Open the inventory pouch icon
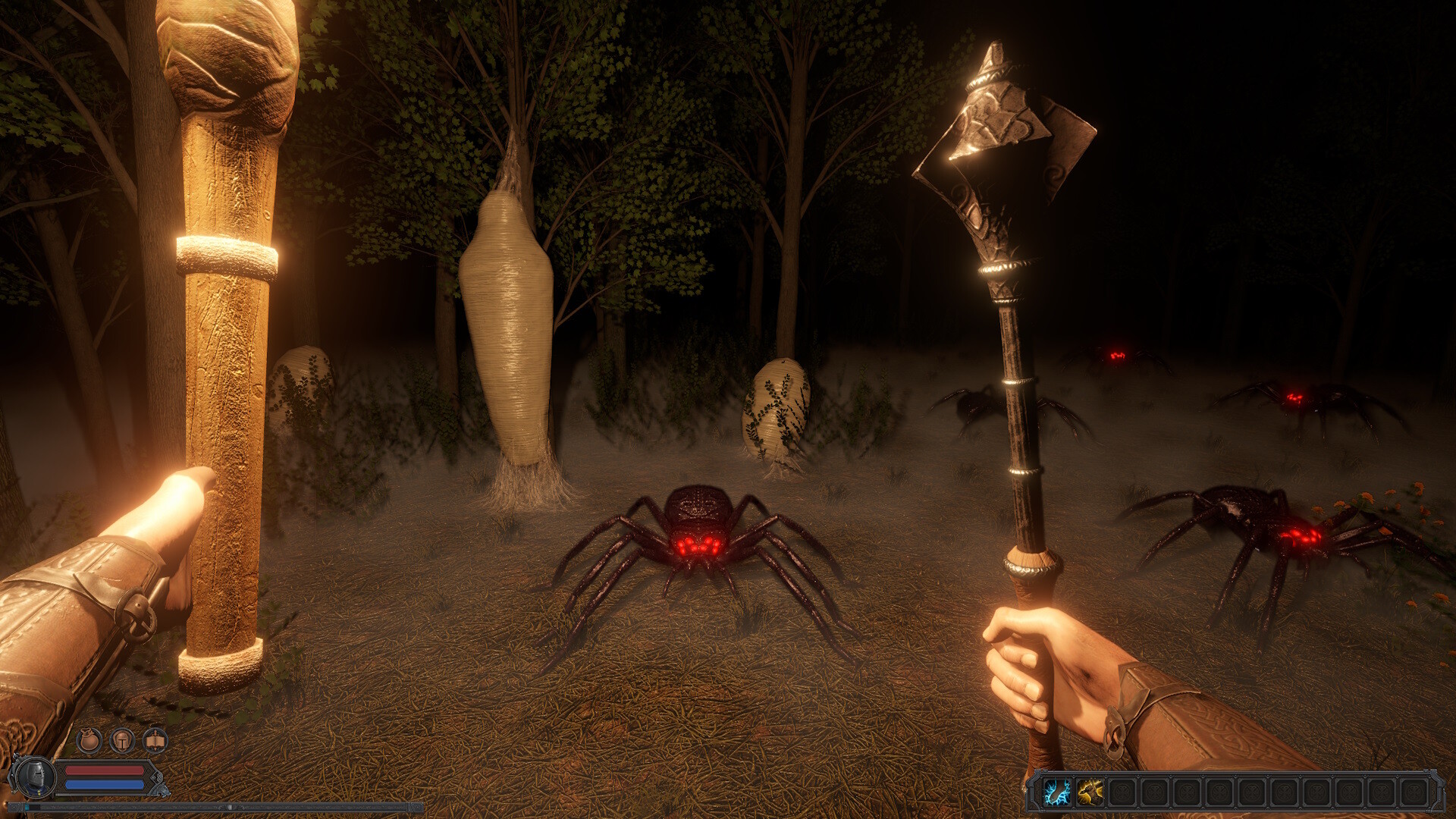 pos(89,740)
